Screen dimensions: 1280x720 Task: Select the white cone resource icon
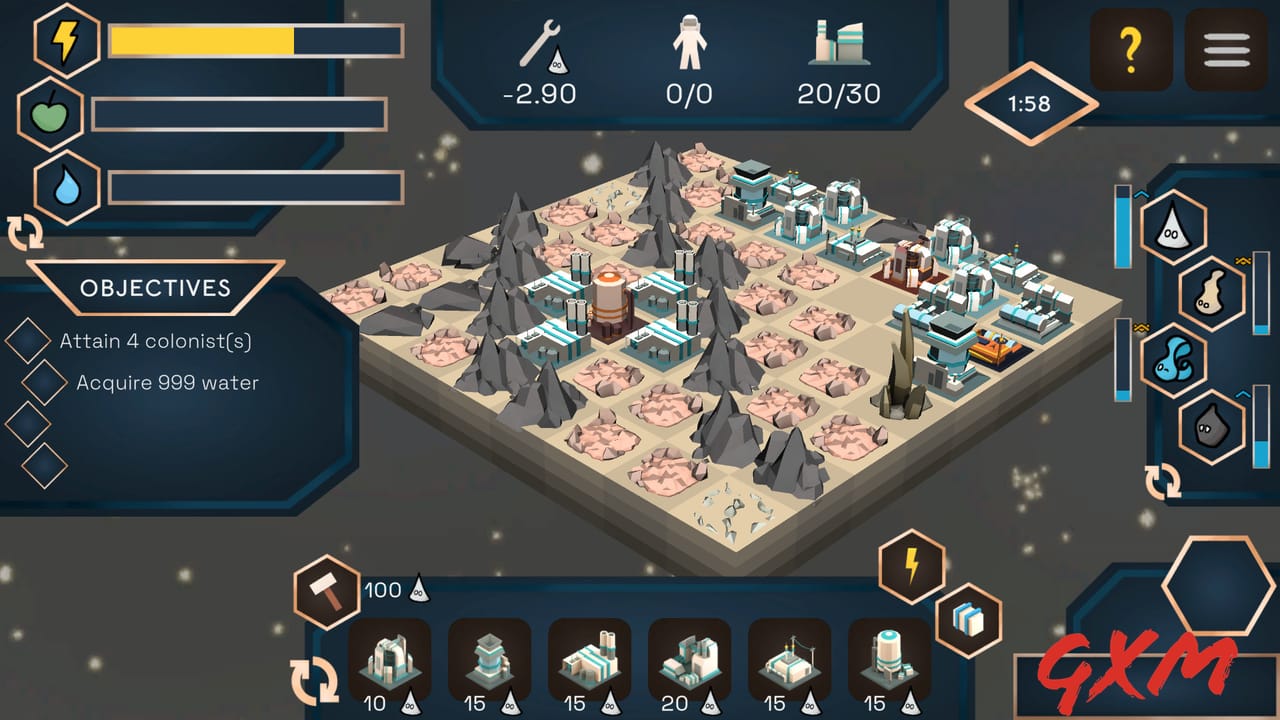1173,227
